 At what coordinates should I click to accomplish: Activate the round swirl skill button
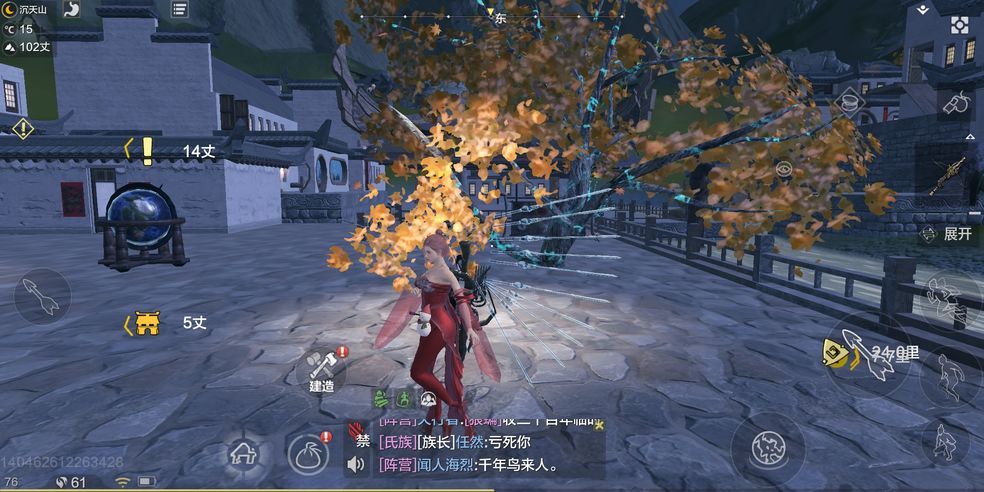pyautogui.click(x=766, y=442)
